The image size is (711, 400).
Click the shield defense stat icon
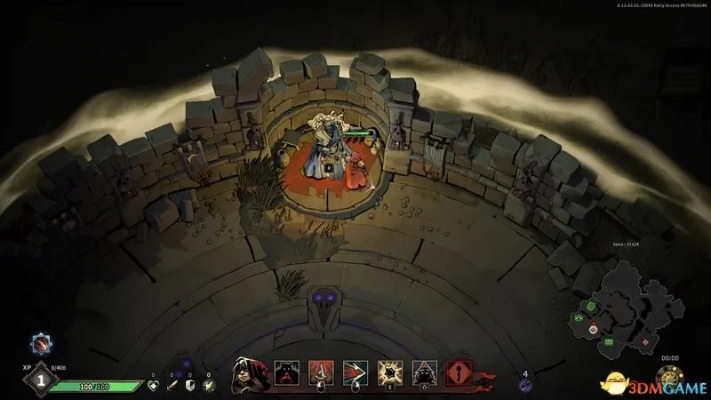click(x=190, y=384)
